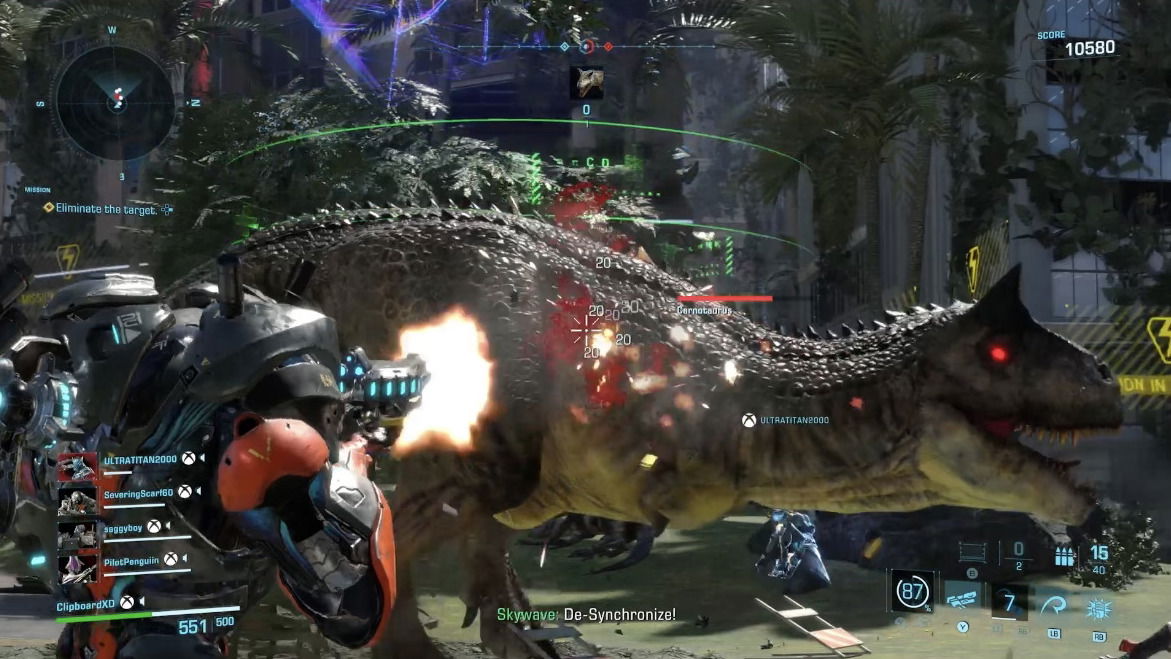The image size is (1171, 659).
Task: Choose SeveringScarf60's teammate portrait
Action: coord(77,499)
